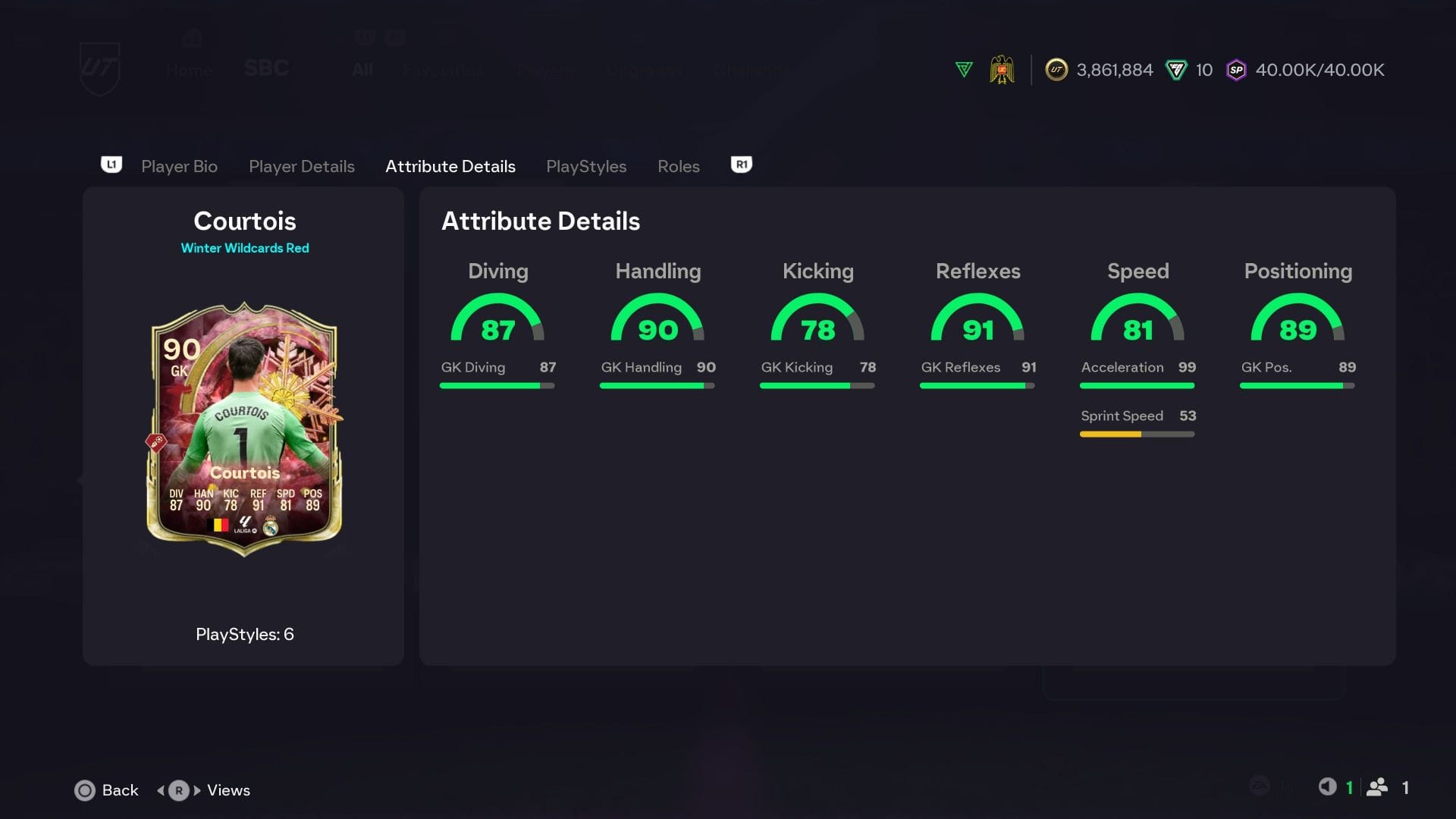Image resolution: width=1456 pixels, height=819 pixels.
Task: Open the SP season points icon
Action: [x=1237, y=70]
